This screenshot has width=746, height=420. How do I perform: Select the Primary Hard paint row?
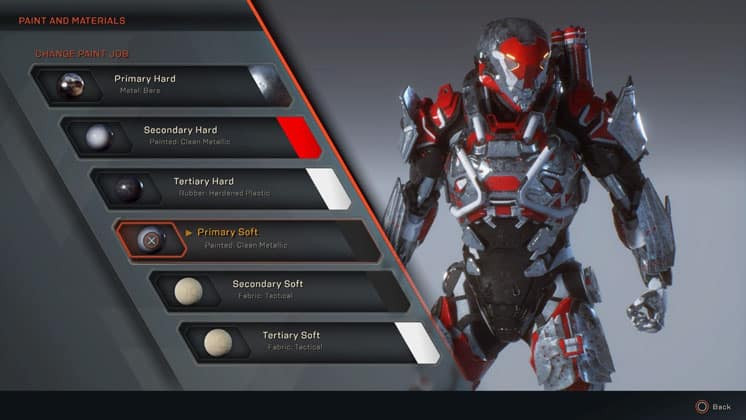pyautogui.click(x=150, y=84)
